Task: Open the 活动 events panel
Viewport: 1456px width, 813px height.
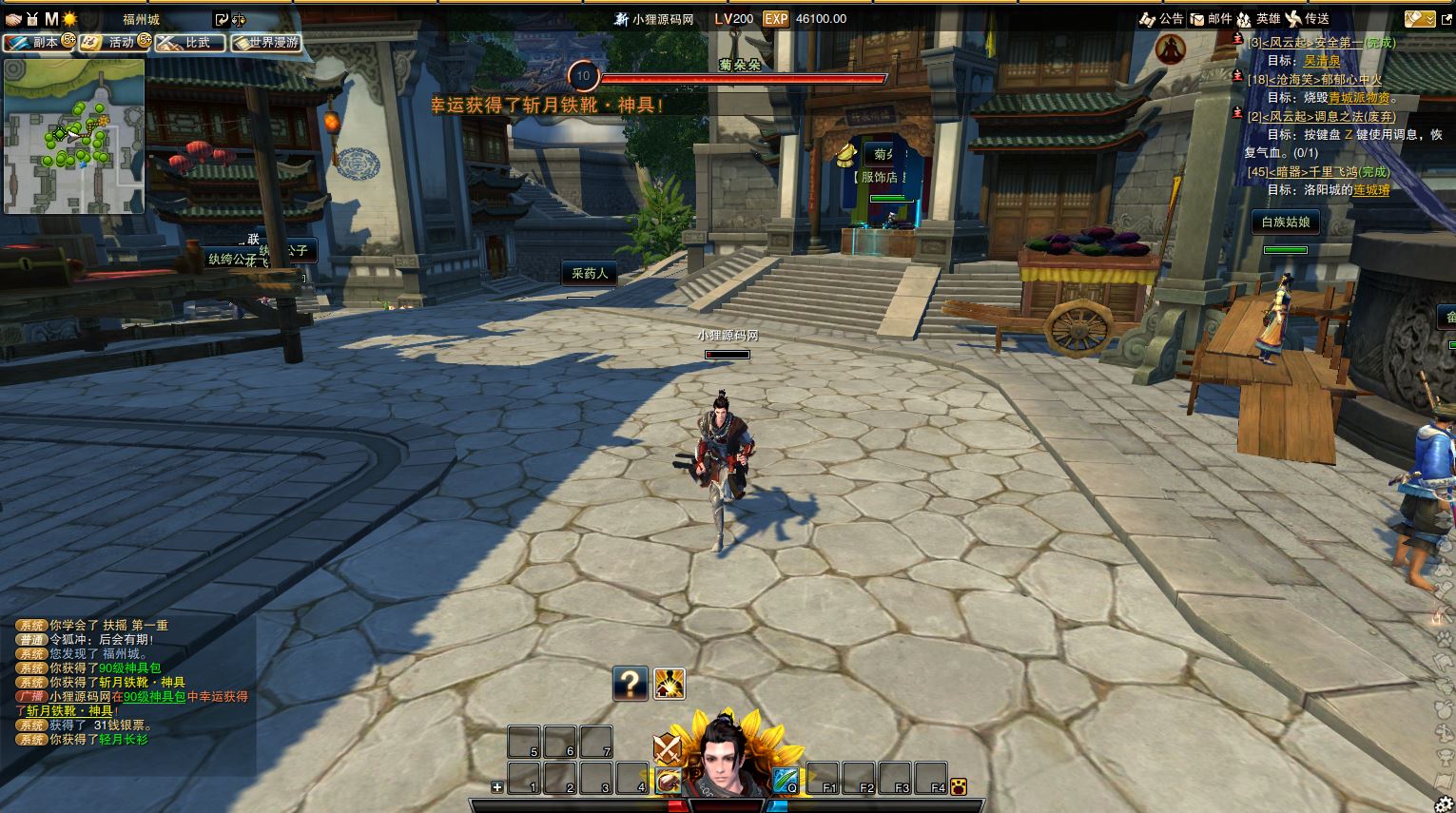Action: coord(114,43)
